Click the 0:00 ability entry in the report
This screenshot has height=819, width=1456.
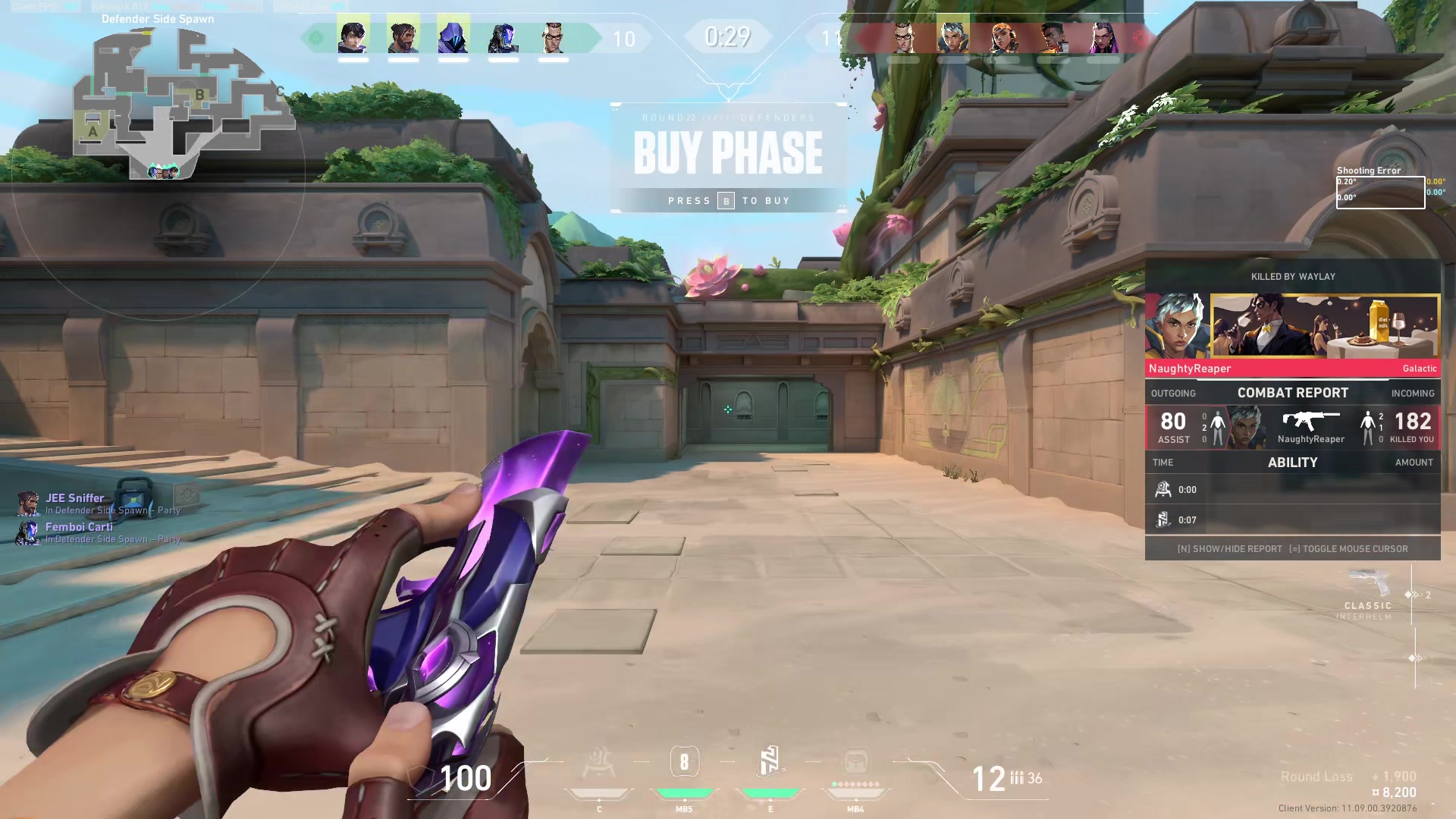click(1293, 490)
